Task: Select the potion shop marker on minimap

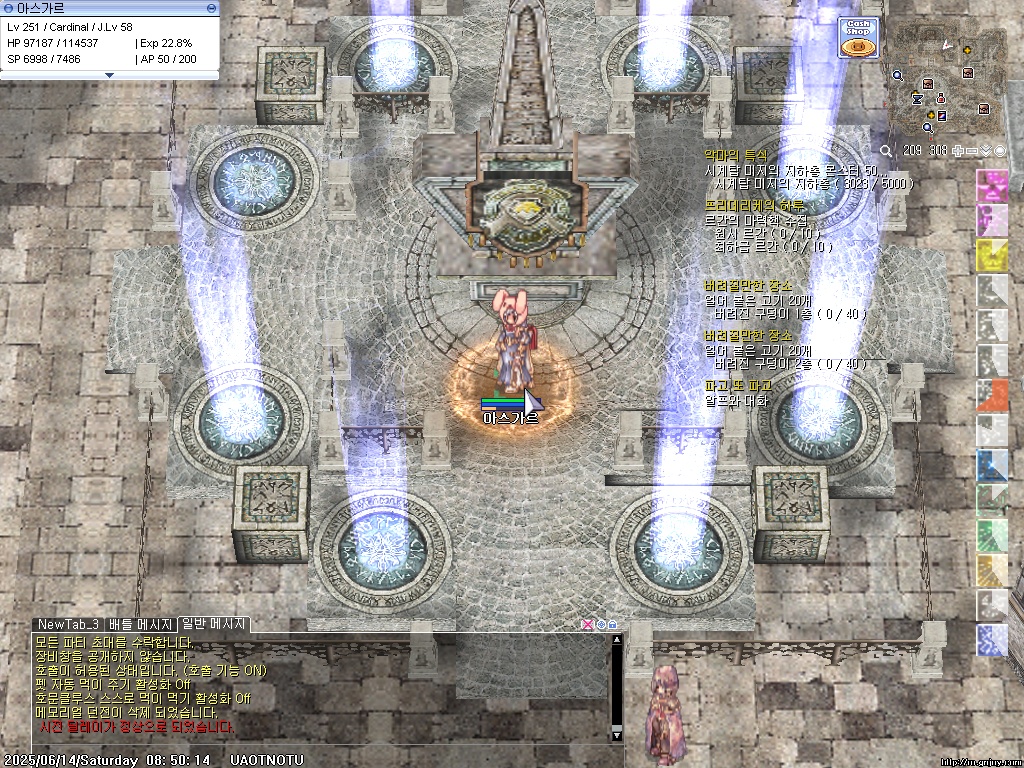Action: (x=941, y=99)
